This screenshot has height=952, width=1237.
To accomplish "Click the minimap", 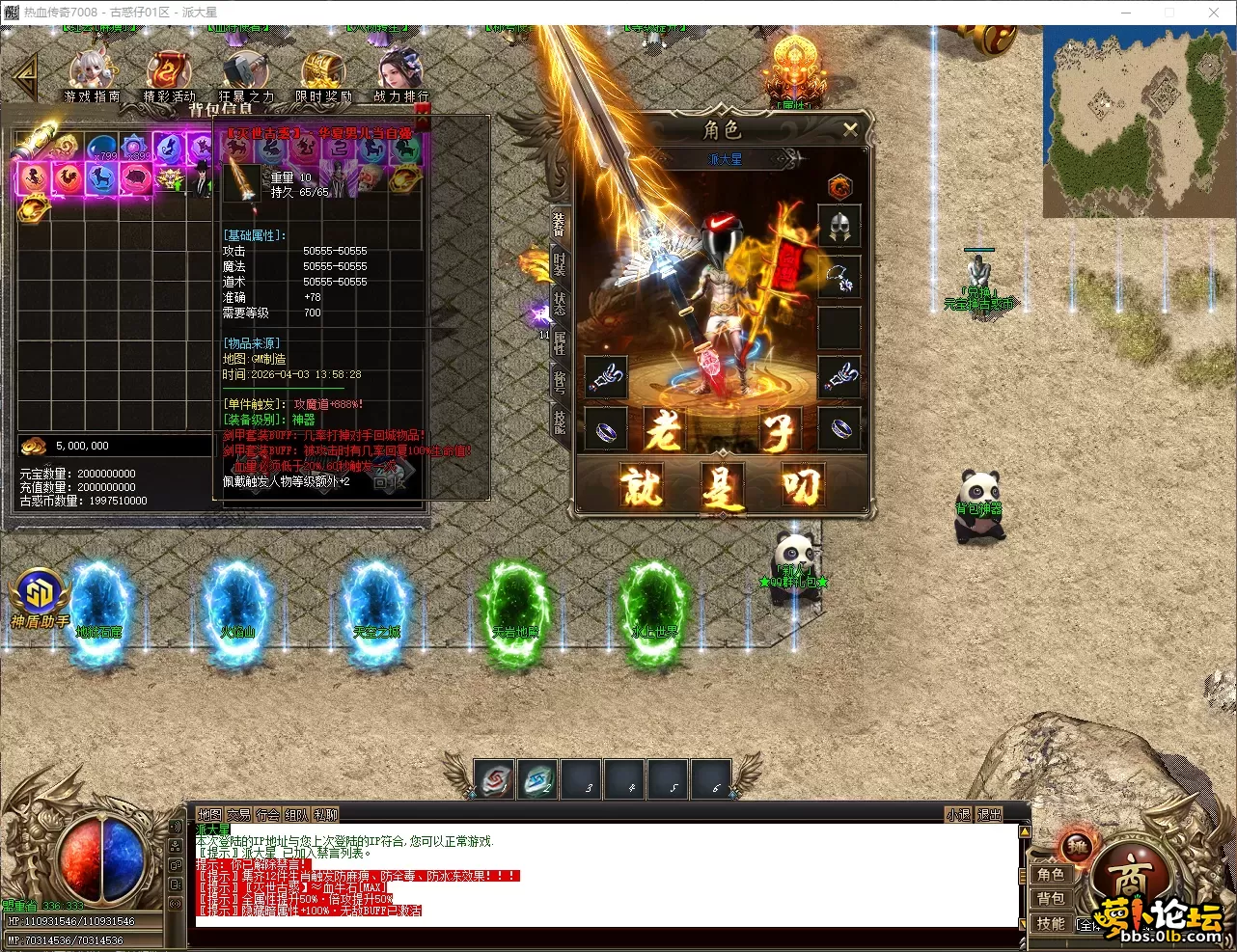I will [x=1138, y=121].
